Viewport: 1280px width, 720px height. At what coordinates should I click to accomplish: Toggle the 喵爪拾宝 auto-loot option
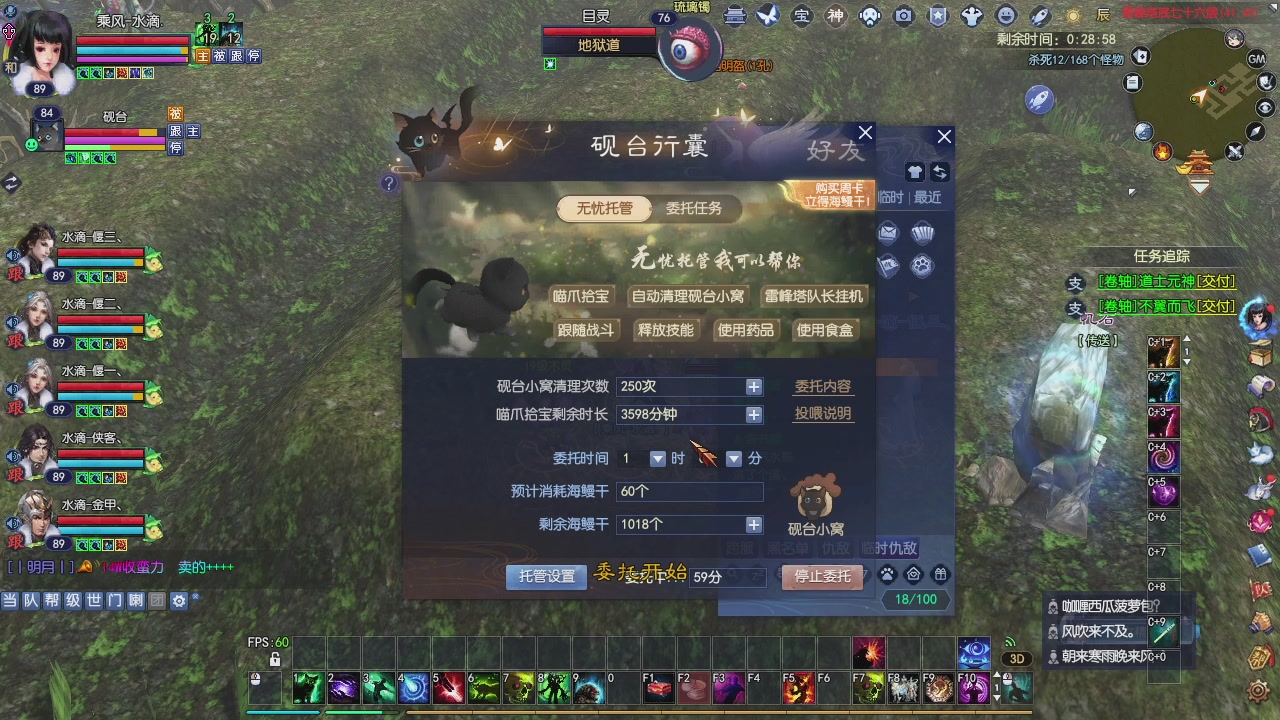coord(584,296)
